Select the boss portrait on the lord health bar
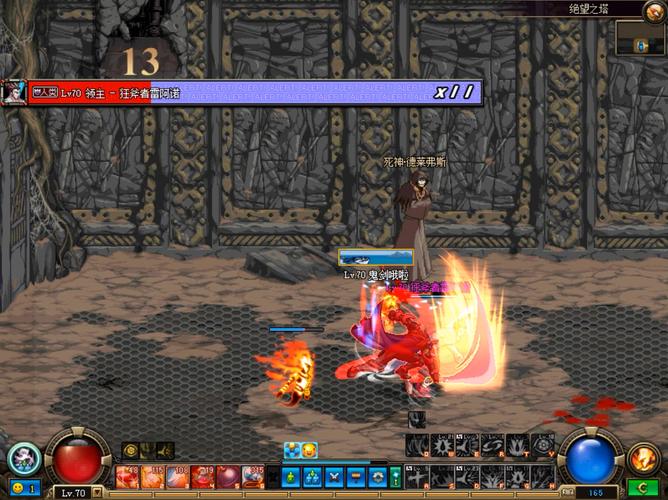This screenshot has height=500, width=668. 14,92
